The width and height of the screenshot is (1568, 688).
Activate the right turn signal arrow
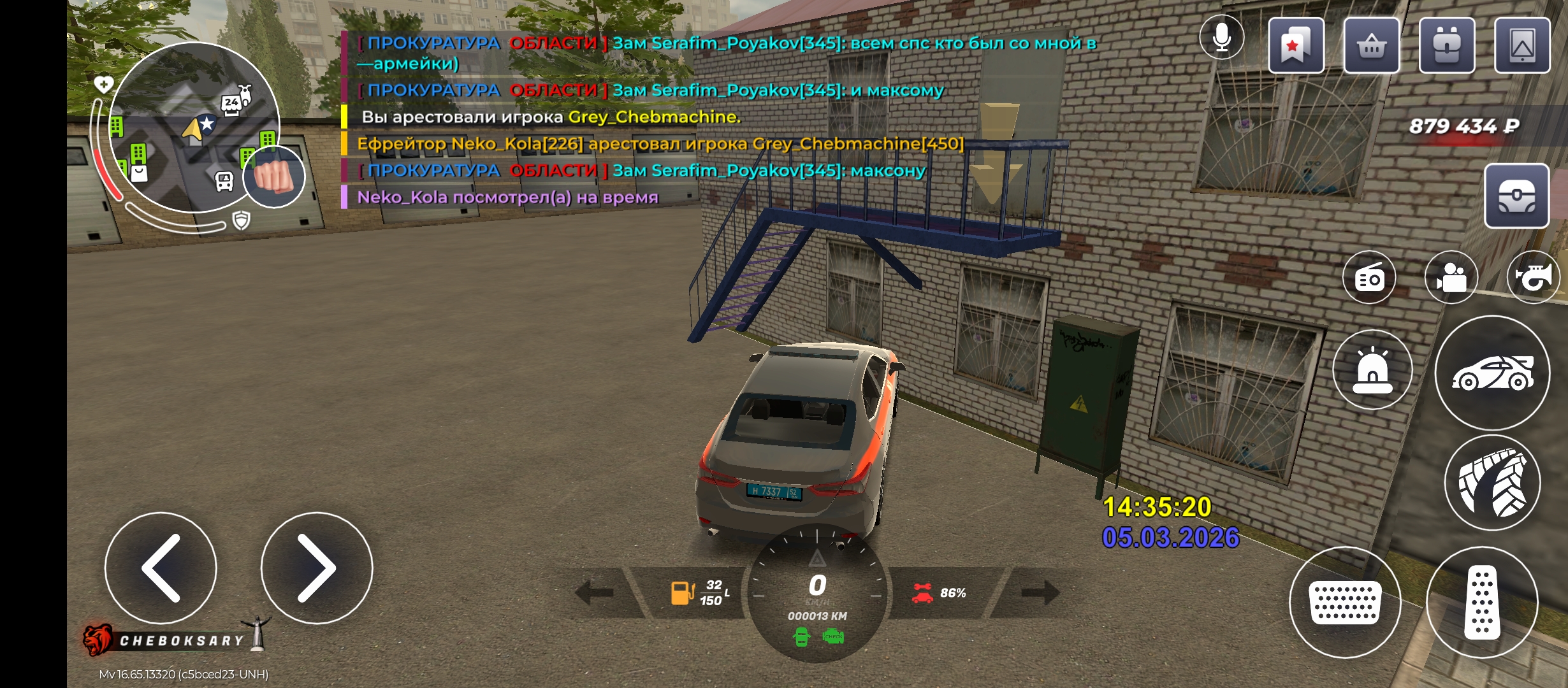click(1040, 592)
